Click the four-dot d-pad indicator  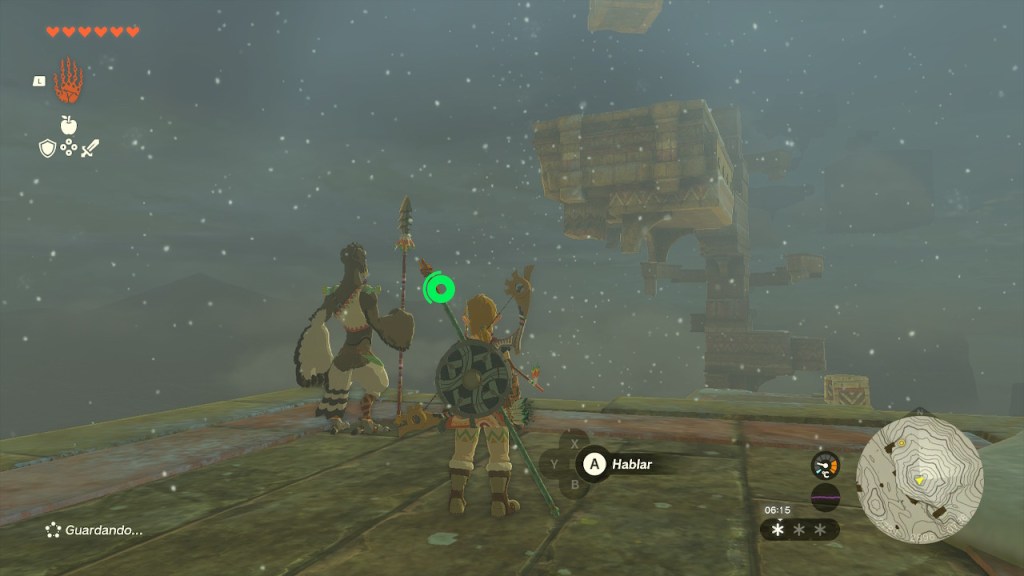(x=68, y=148)
